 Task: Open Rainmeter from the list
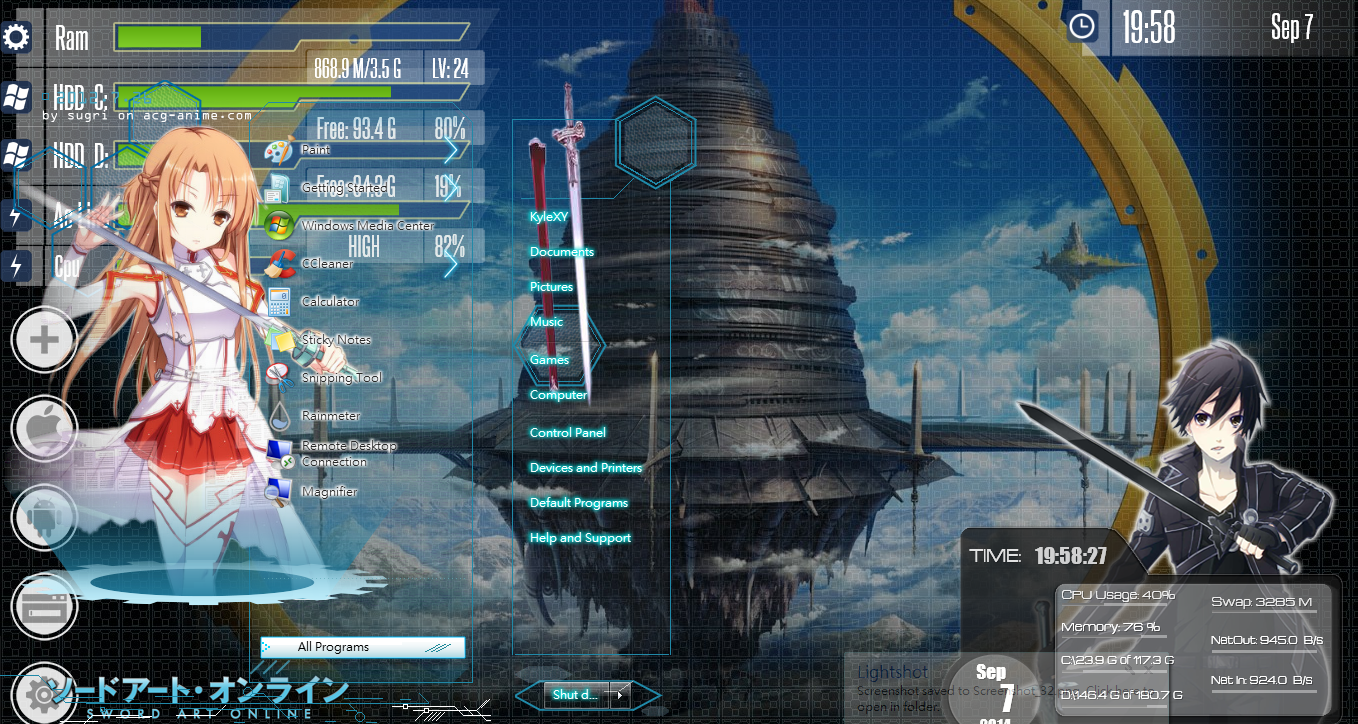point(329,416)
